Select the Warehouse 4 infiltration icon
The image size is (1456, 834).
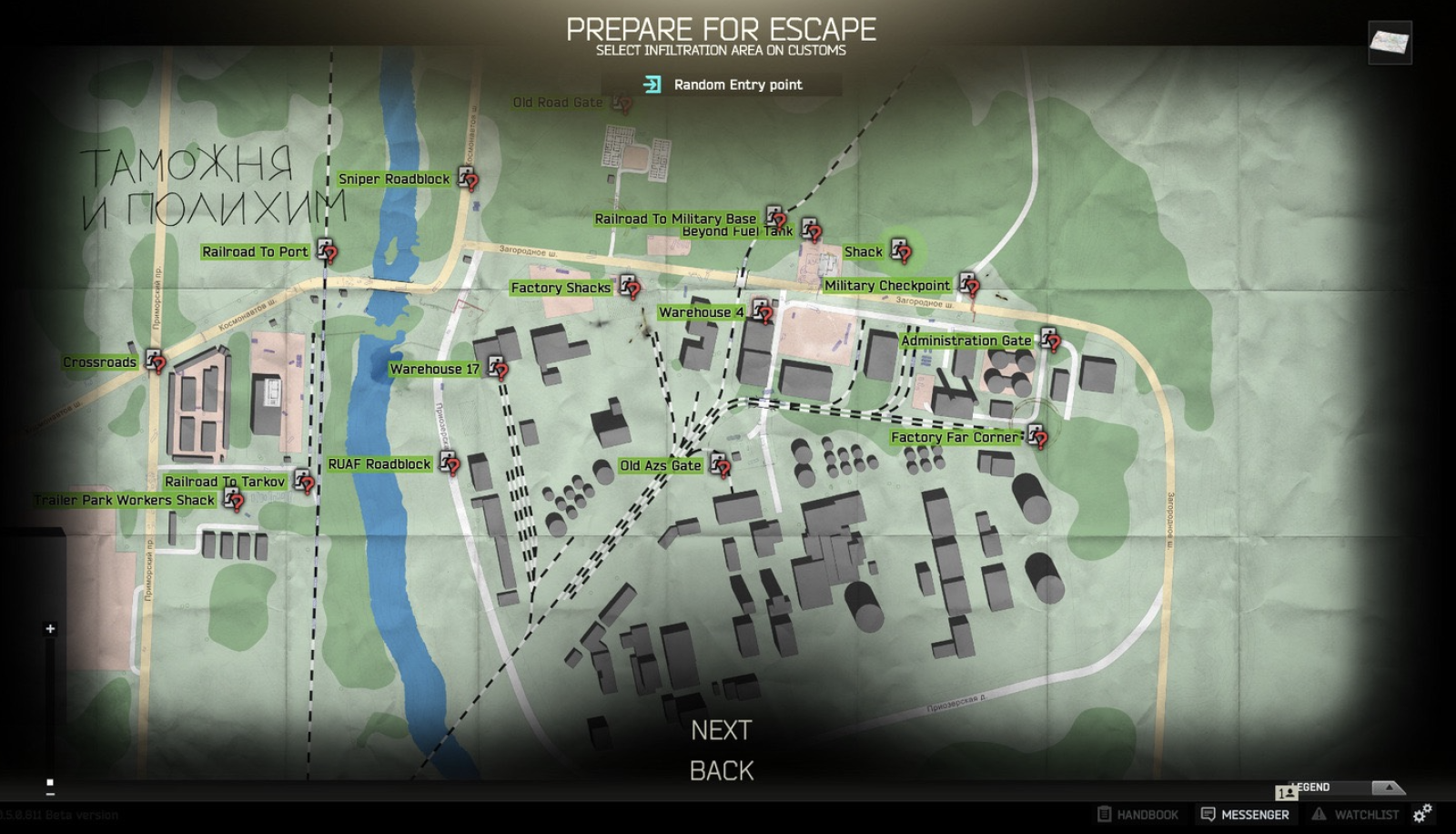[763, 311]
